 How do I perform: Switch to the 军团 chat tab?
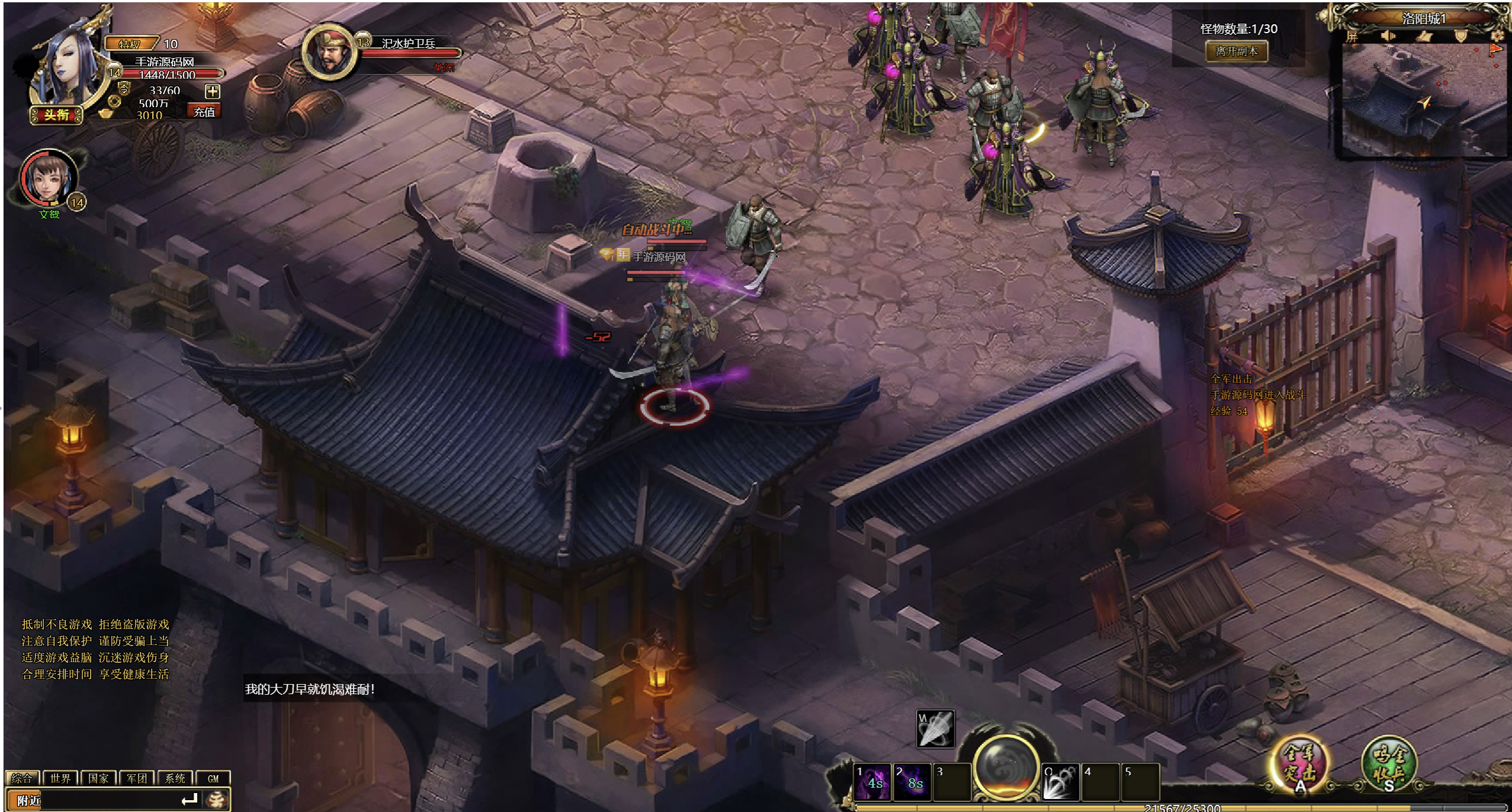(136, 778)
